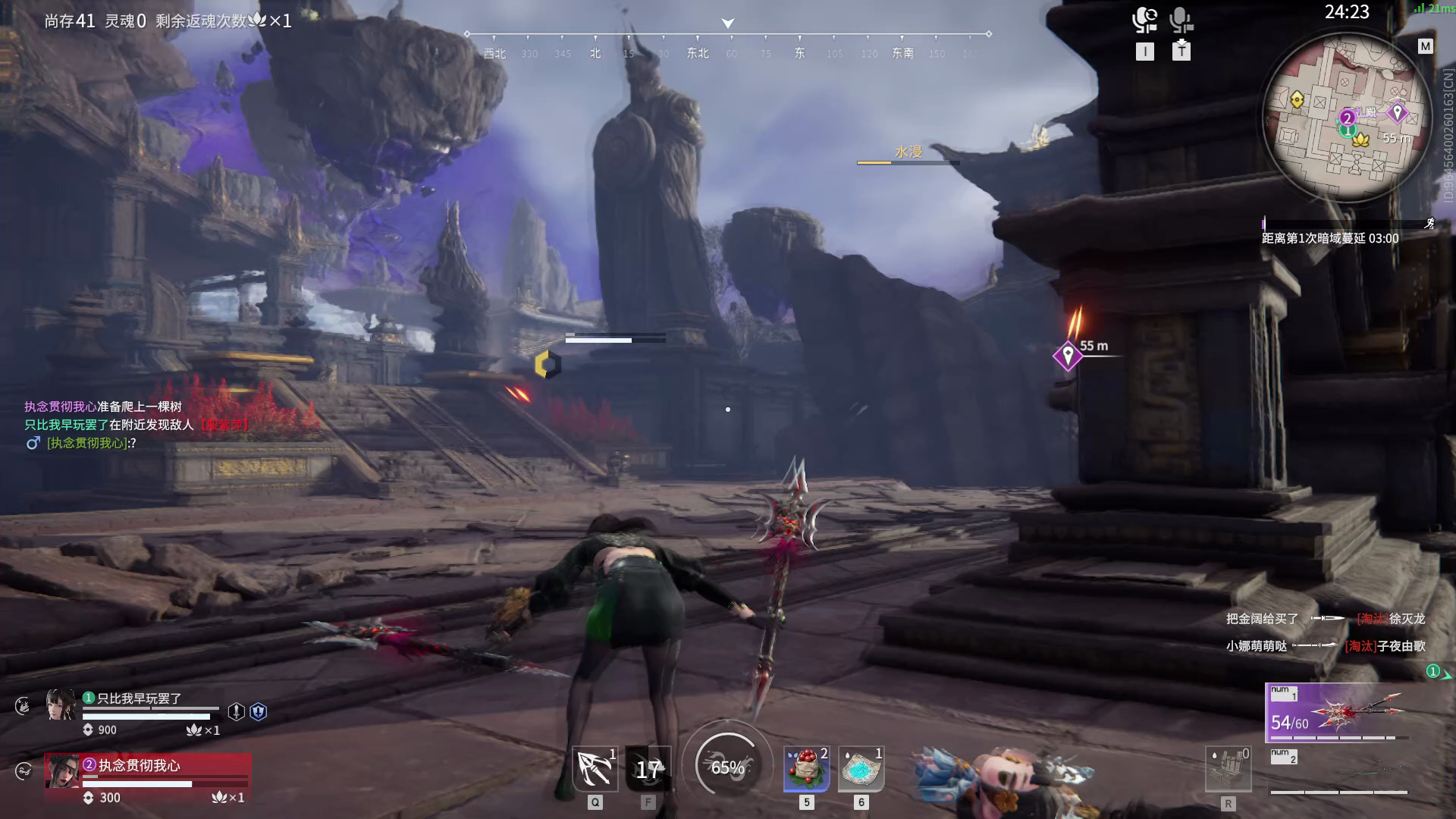
Task: Activate the Q skill ability icon
Action: click(595, 769)
